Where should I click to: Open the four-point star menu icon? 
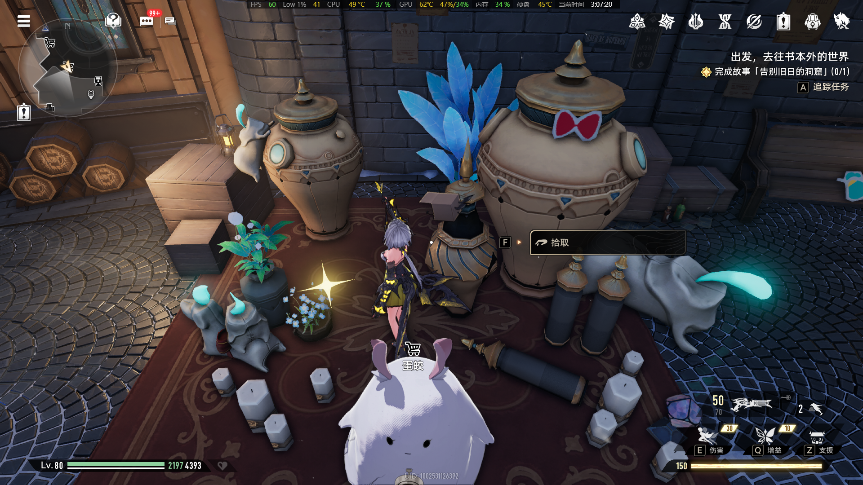[667, 21]
